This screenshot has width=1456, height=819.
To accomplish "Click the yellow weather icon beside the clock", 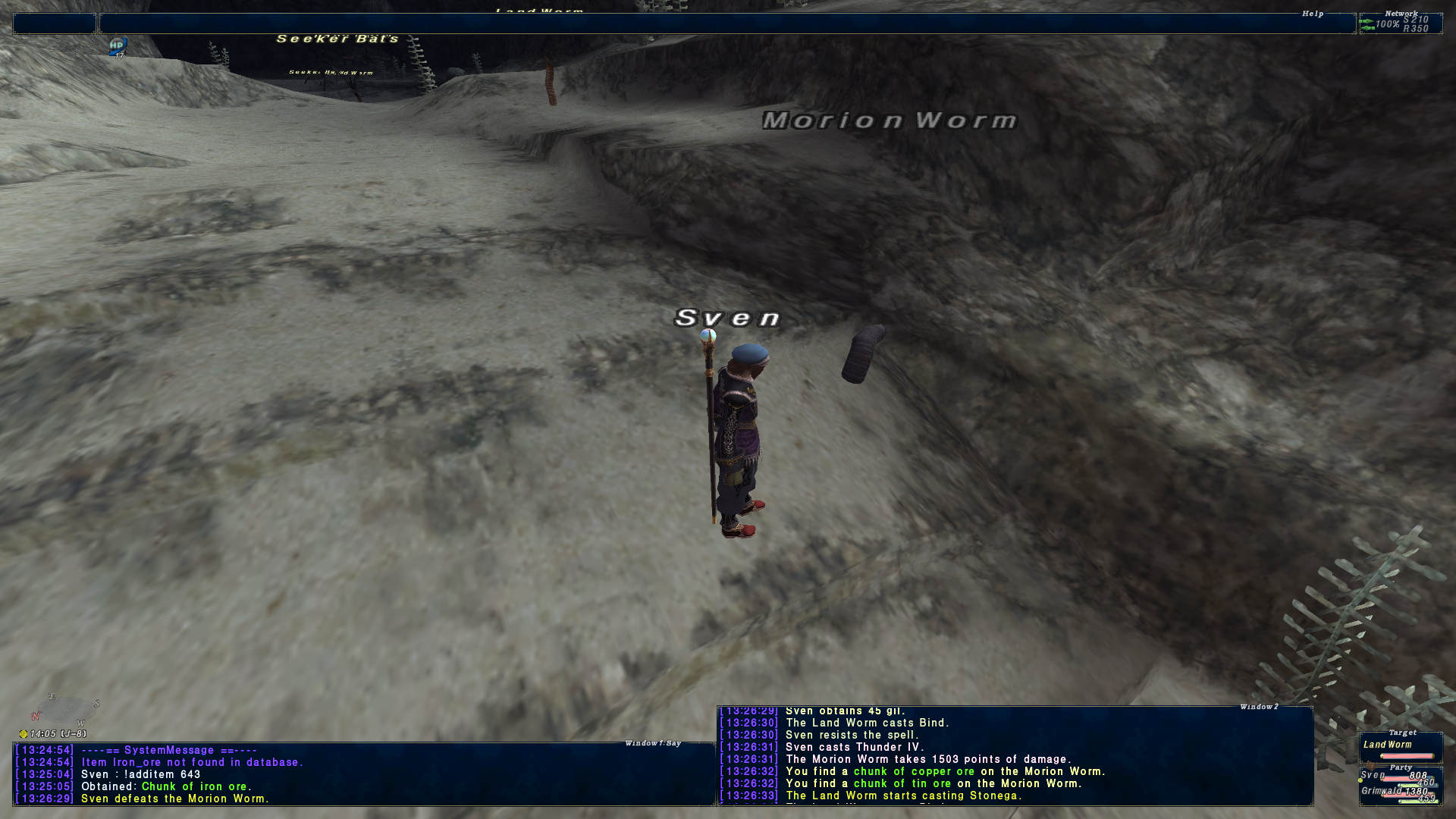I will tap(24, 735).
